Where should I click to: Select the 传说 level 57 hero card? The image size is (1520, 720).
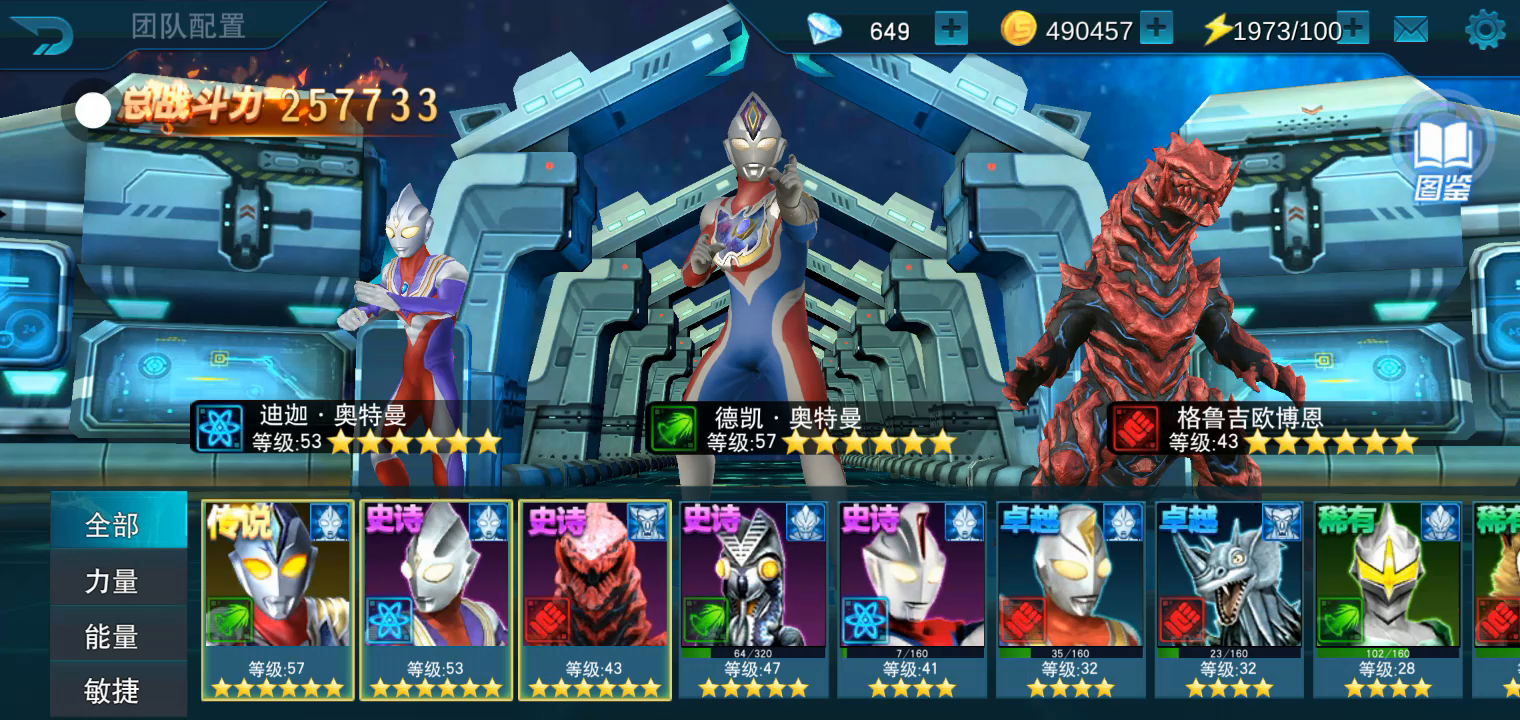(277, 598)
